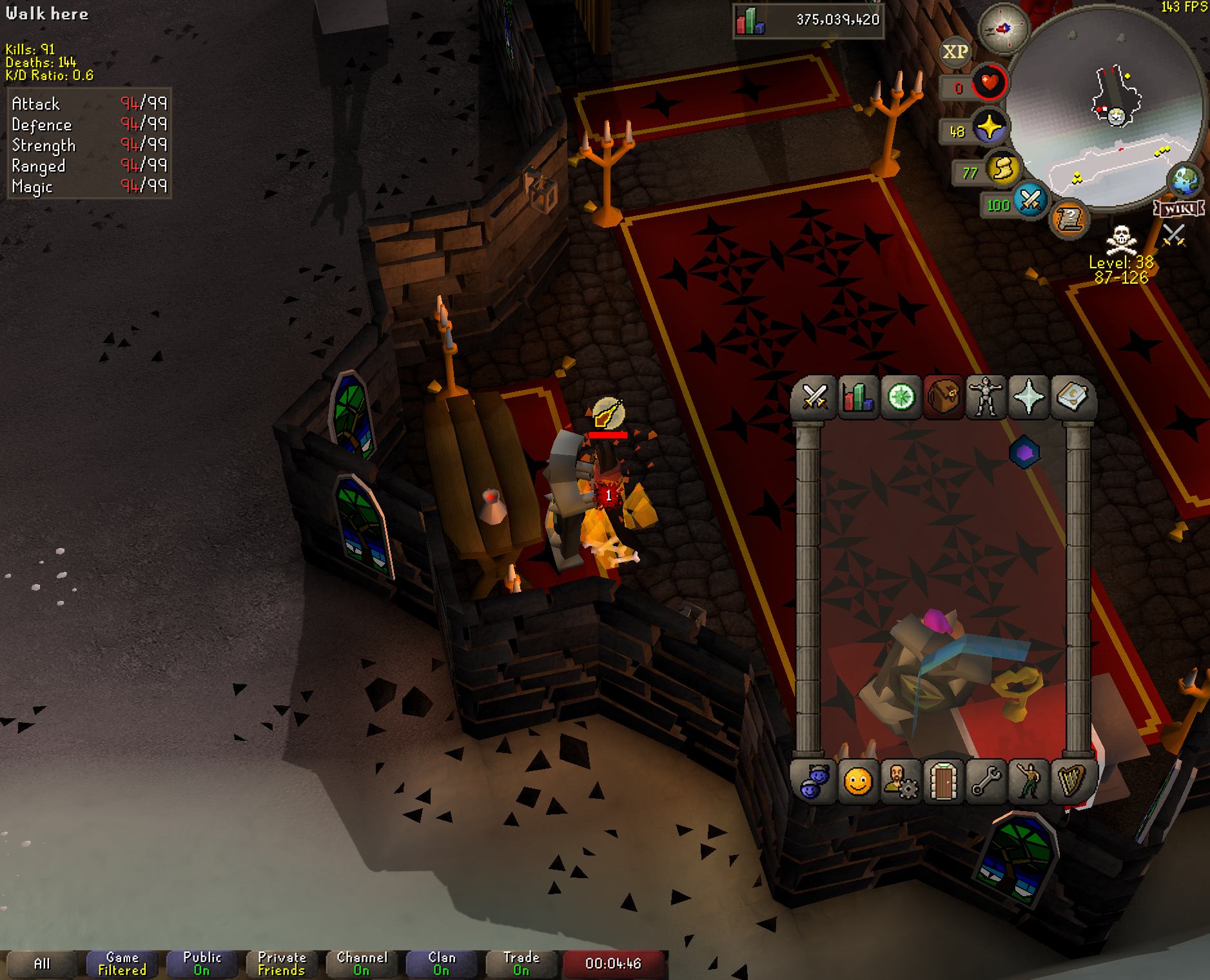Open the Quest List tab
Image resolution: width=1210 pixels, height=980 pixels.
tap(901, 397)
